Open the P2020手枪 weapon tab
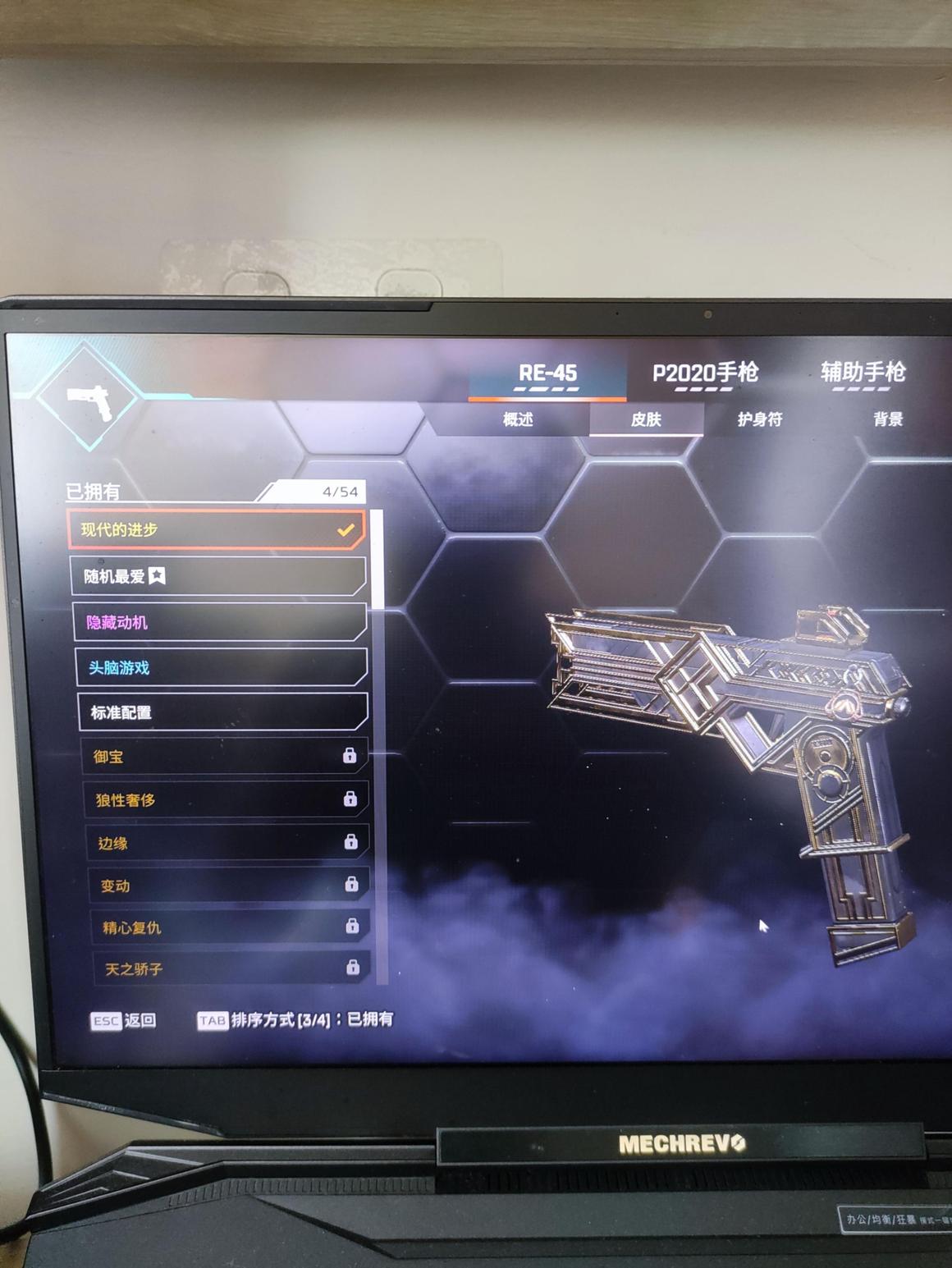This screenshot has width=952, height=1268. tap(705, 374)
